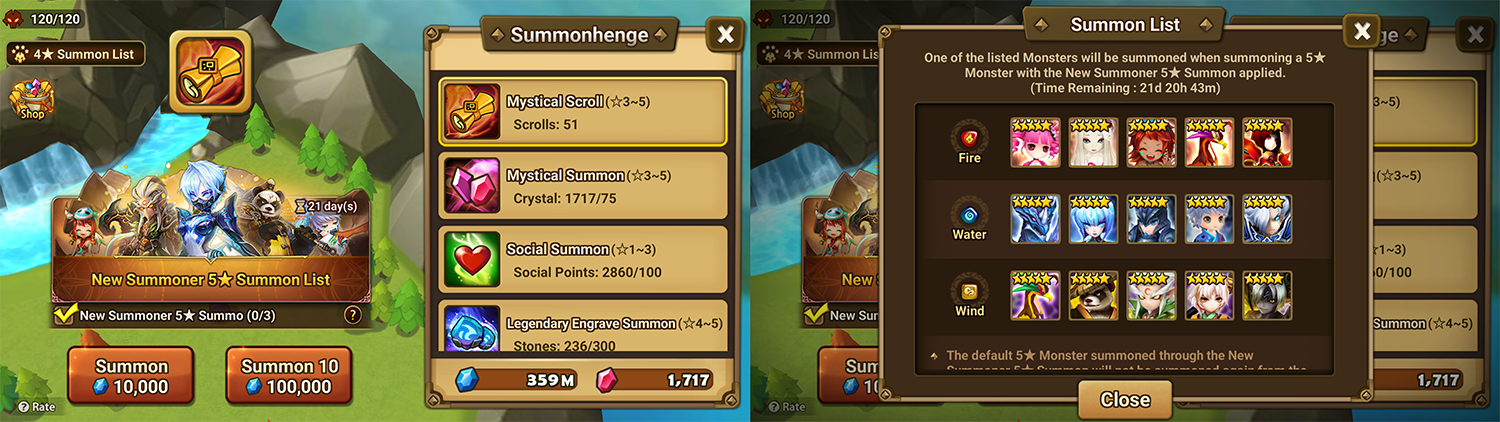Select the pink-haired fire monster portrait
The height and width of the screenshot is (422, 1500).
(1035, 142)
